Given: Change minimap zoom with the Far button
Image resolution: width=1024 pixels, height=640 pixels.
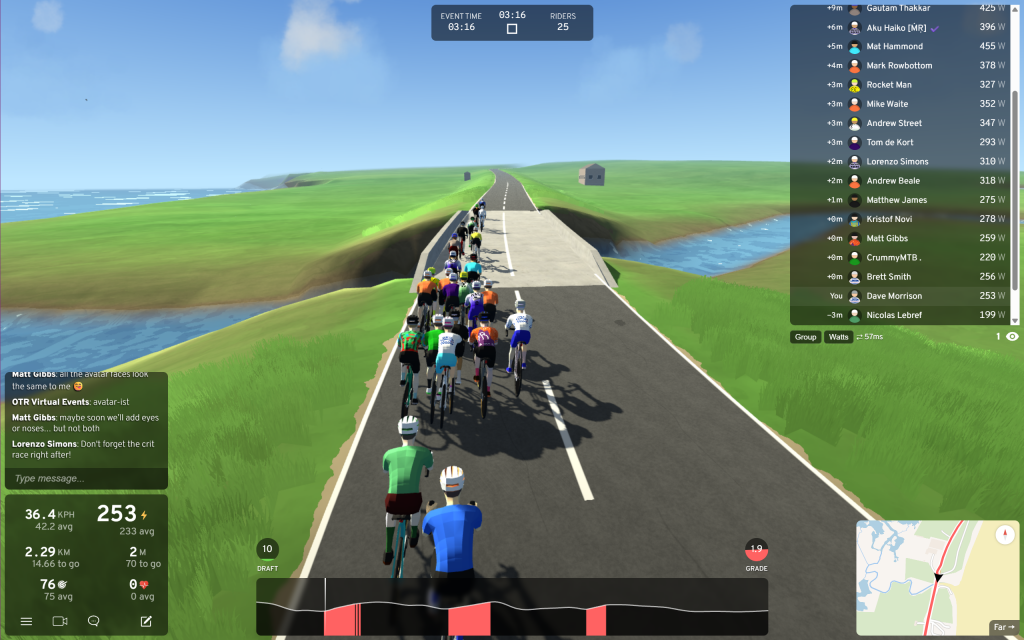Looking at the screenshot, I should coord(1003,627).
